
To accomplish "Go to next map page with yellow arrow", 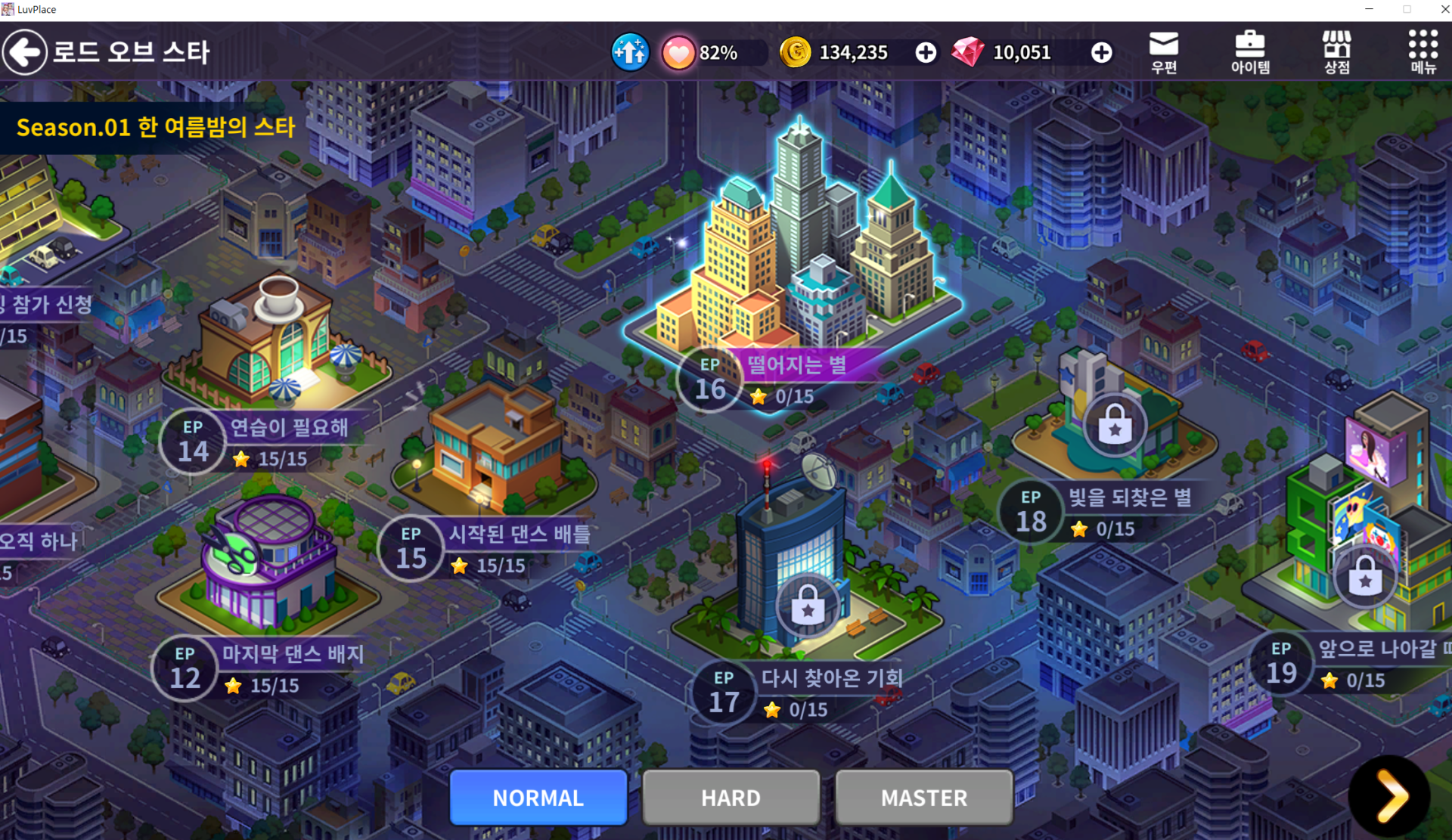I will 1390,795.
